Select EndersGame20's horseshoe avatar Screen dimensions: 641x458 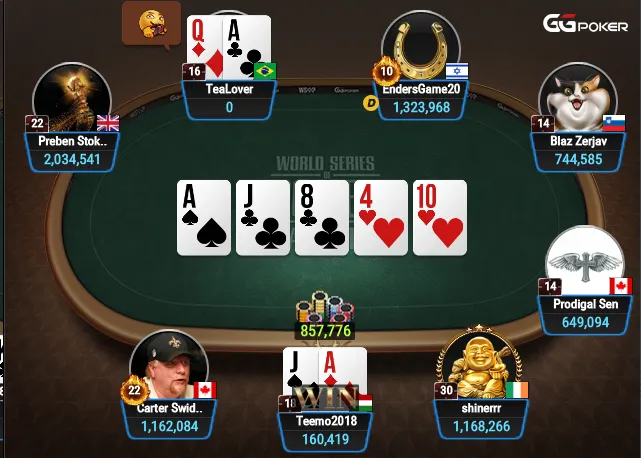click(x=420, y=48)
